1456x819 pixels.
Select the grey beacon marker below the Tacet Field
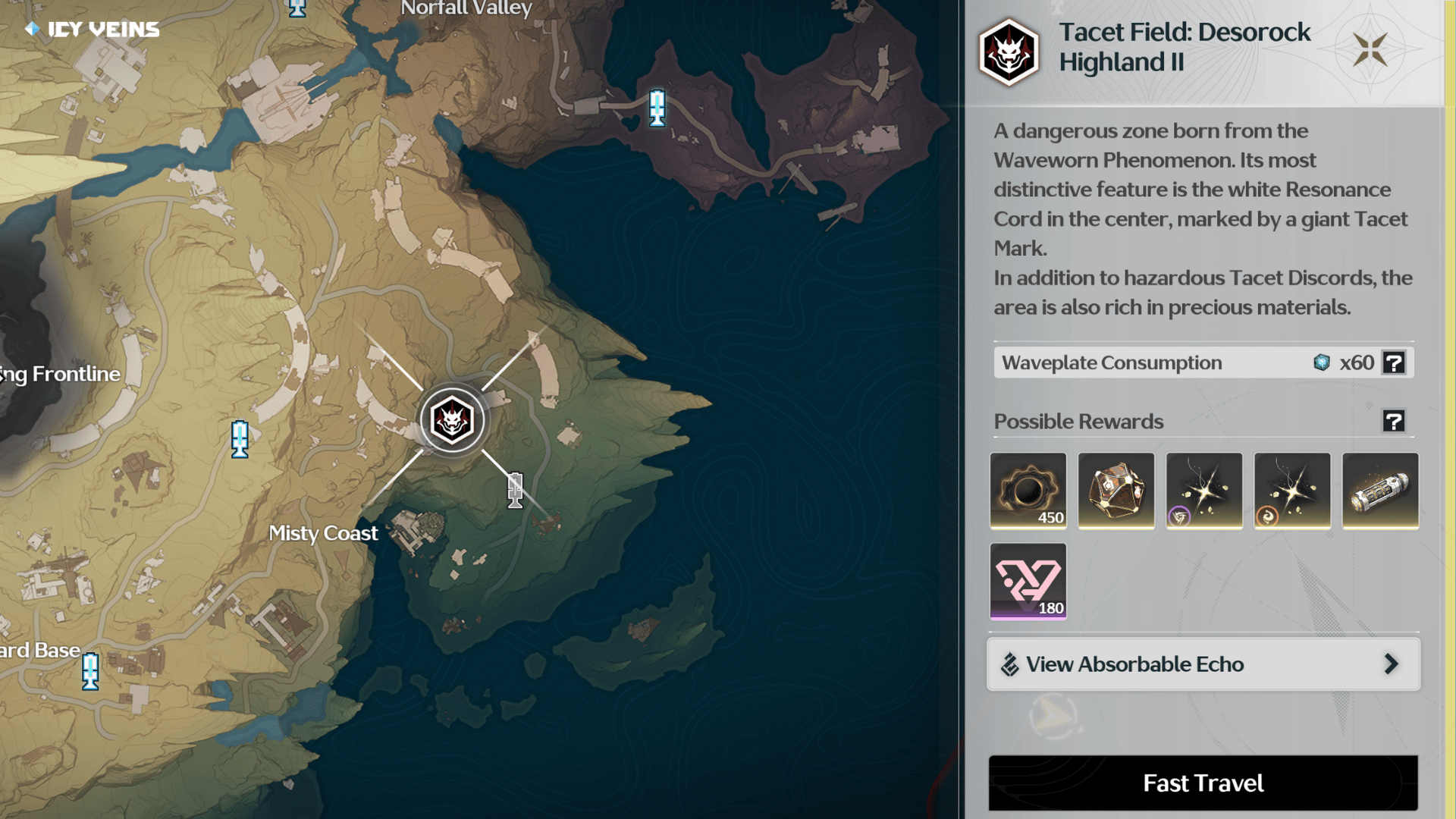[x=515, y=490]
